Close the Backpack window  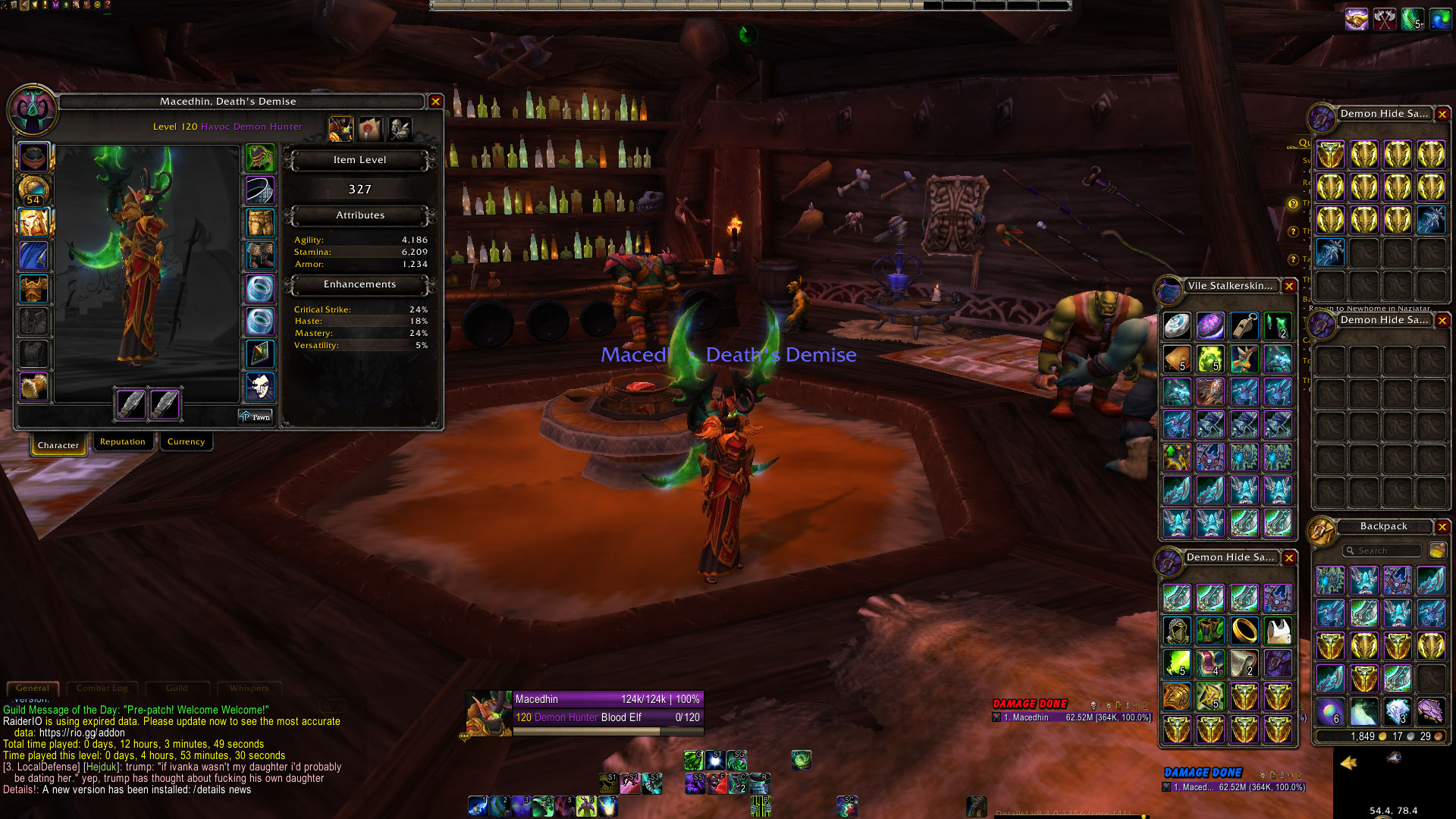(1442, 526)
